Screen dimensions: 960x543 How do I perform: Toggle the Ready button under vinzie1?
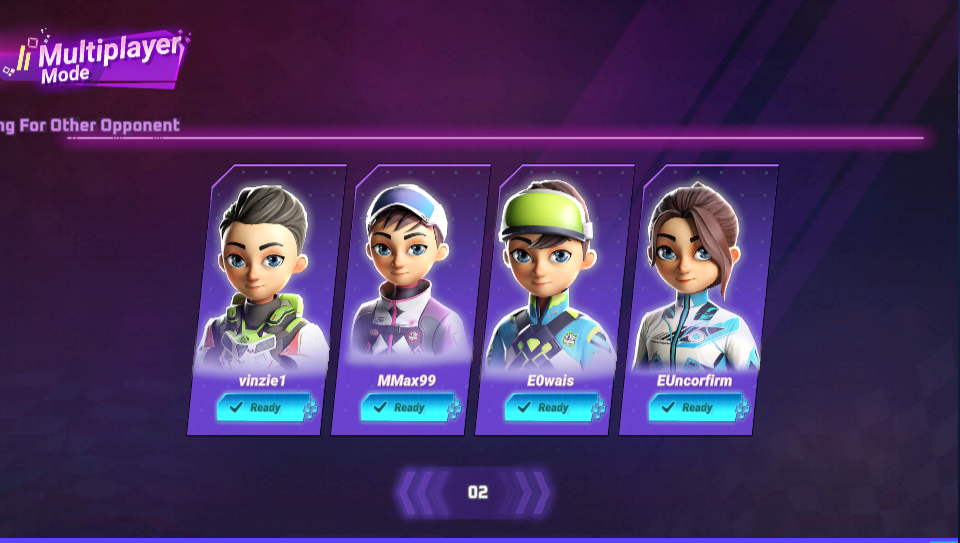point(260,408)
